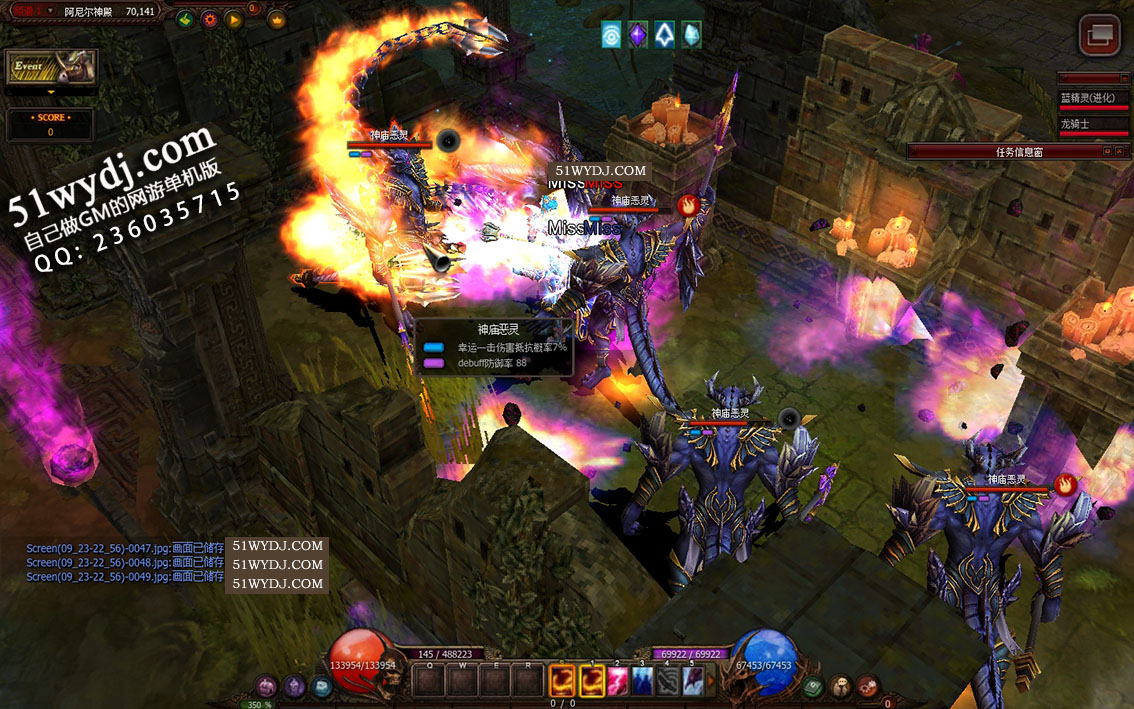Select party member 龙骑士
Image resolution: width=1134 pixels, height=709 pixels.
coord(1094,124)
